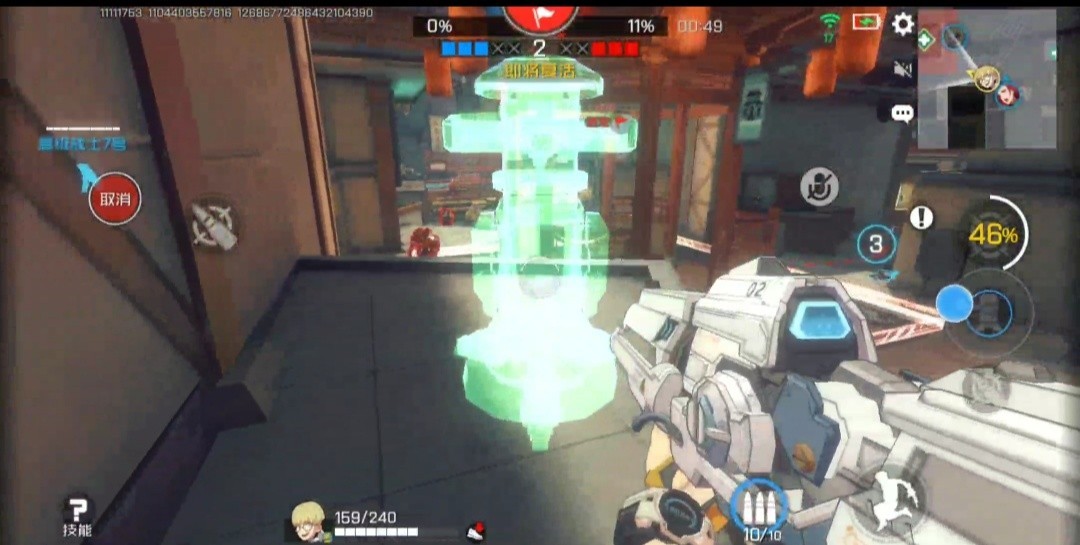Use the skill showing cooldown 3
Viewport: 1080px width, 545px height.
tap(876, 243)
